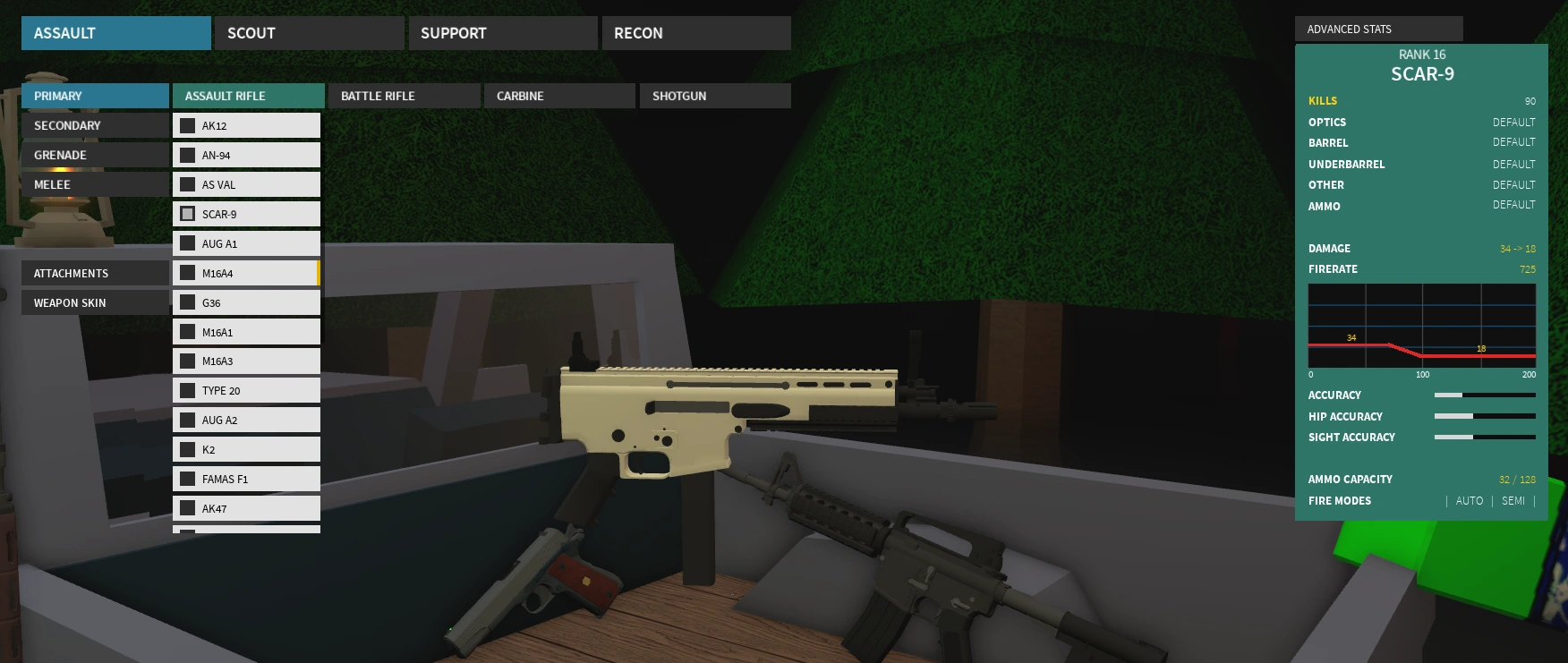Adjust the HIP ACCURACY slider
The image size is (1568, 663).
coord(1485,416)
